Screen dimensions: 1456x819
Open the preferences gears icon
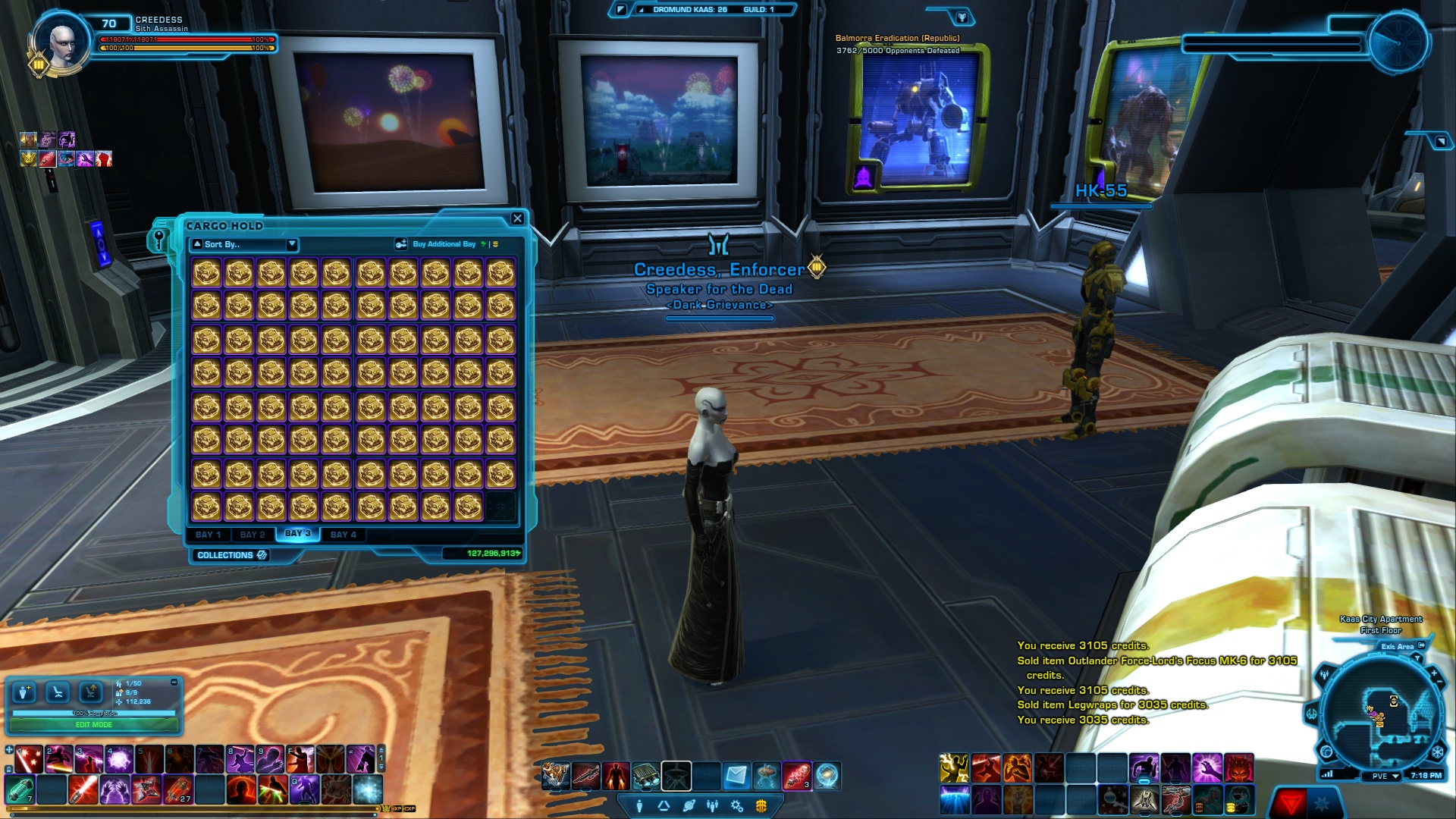tap(737, 806)
